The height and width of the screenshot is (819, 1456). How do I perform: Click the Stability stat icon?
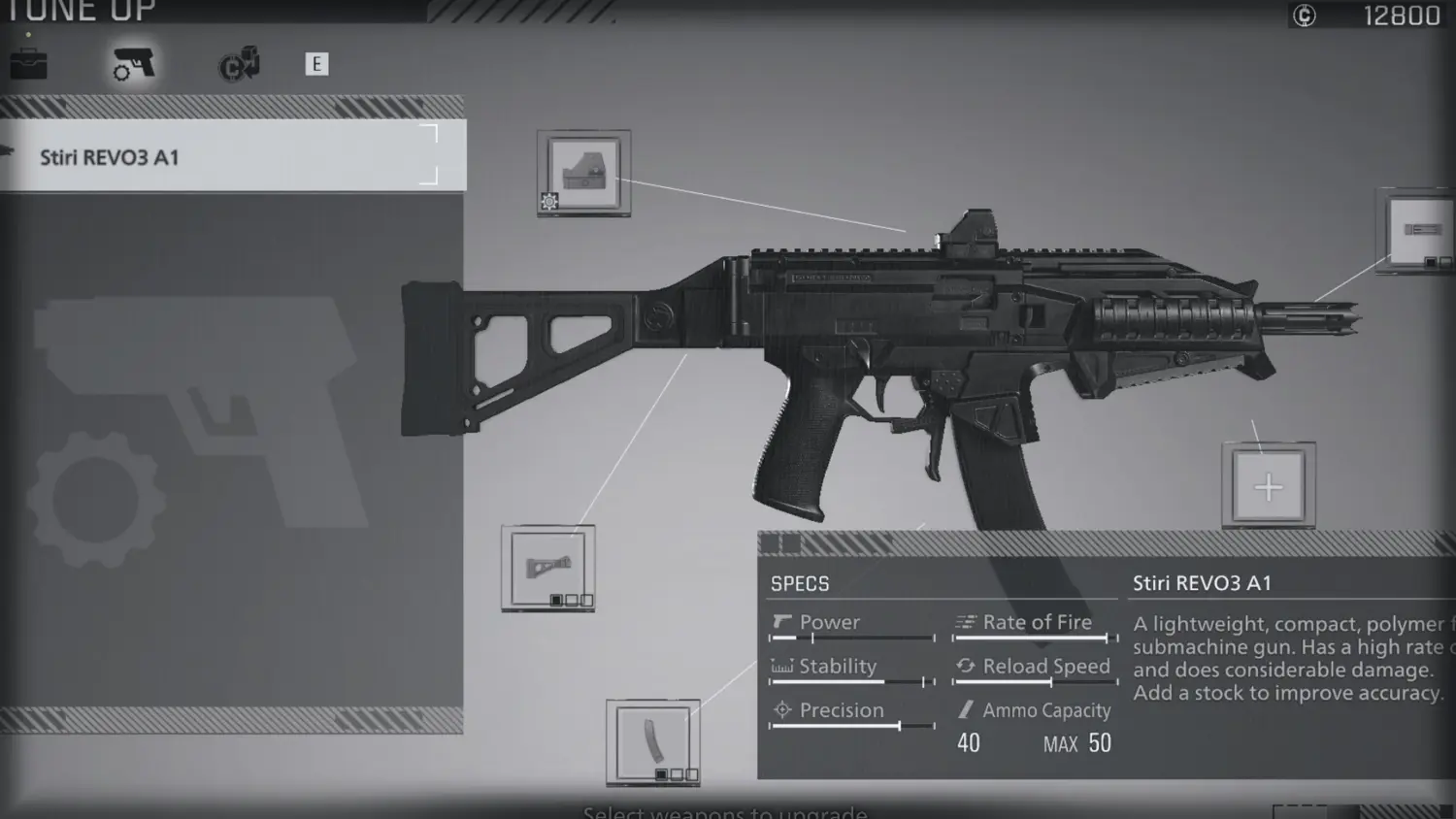(780, 667)
